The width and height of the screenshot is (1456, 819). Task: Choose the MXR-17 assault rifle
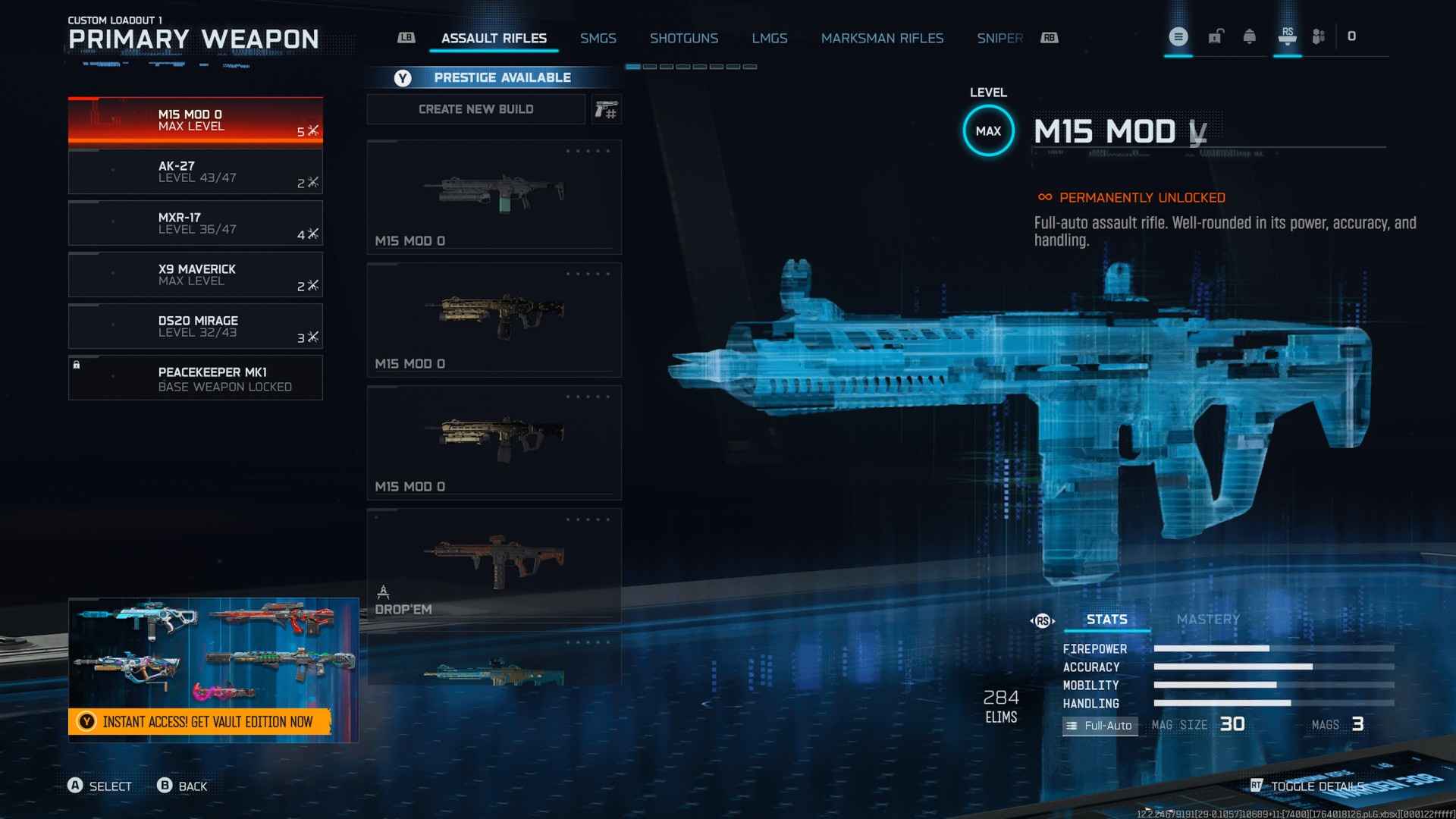[195, 224]
